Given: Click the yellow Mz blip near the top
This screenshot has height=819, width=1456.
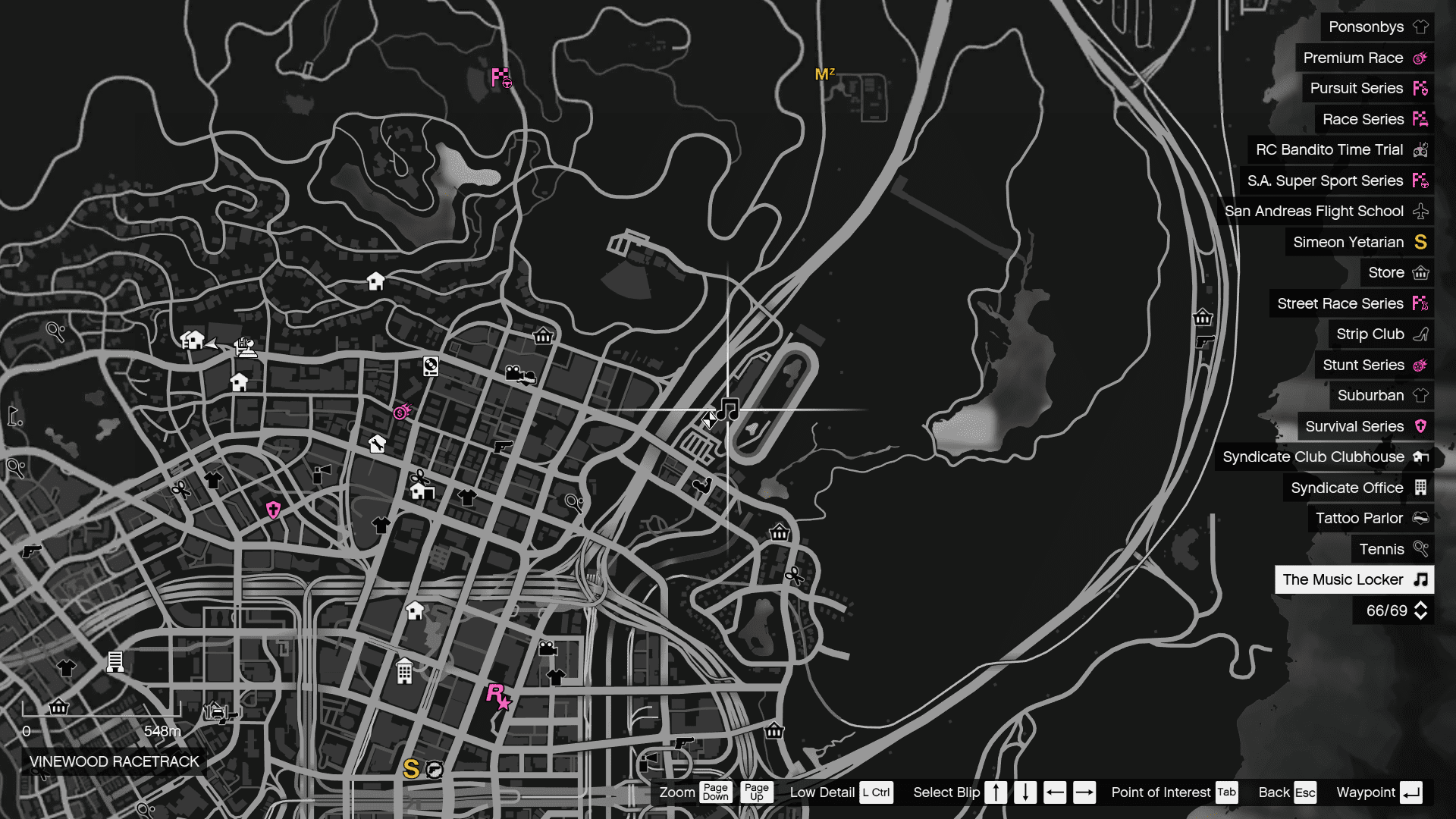Looking at the screenshot, I should (824, 74).
